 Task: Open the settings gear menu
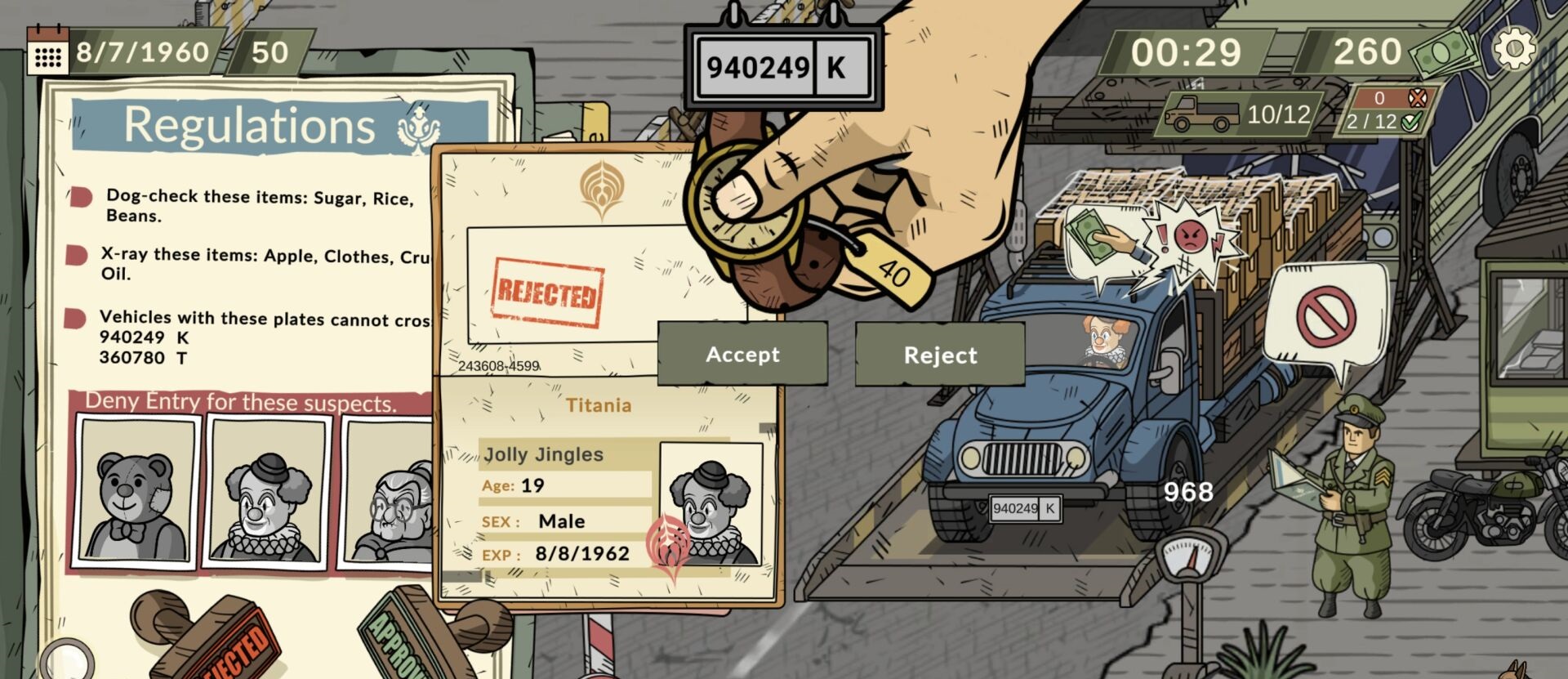[1513, 49]
